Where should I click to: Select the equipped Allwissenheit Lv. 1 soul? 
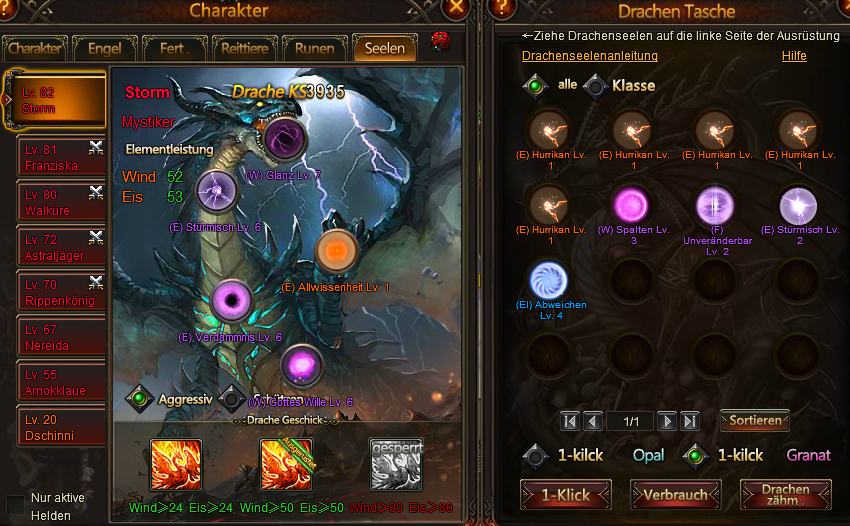[x=337, y=250]
